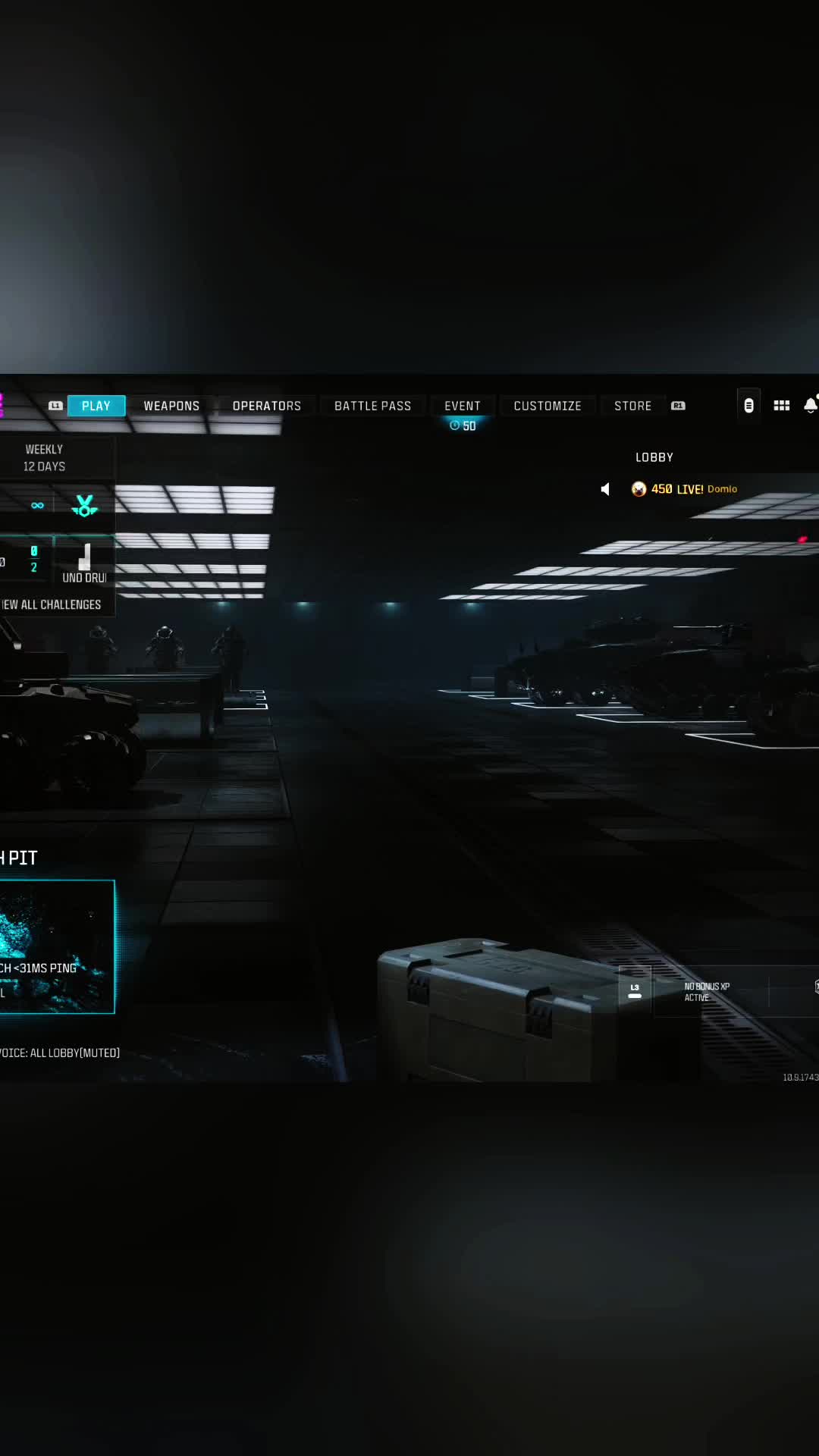The width and height of the screenshot is (819, 1456).
Task: Go to the Operators tab
Action: tap(266, 406)
